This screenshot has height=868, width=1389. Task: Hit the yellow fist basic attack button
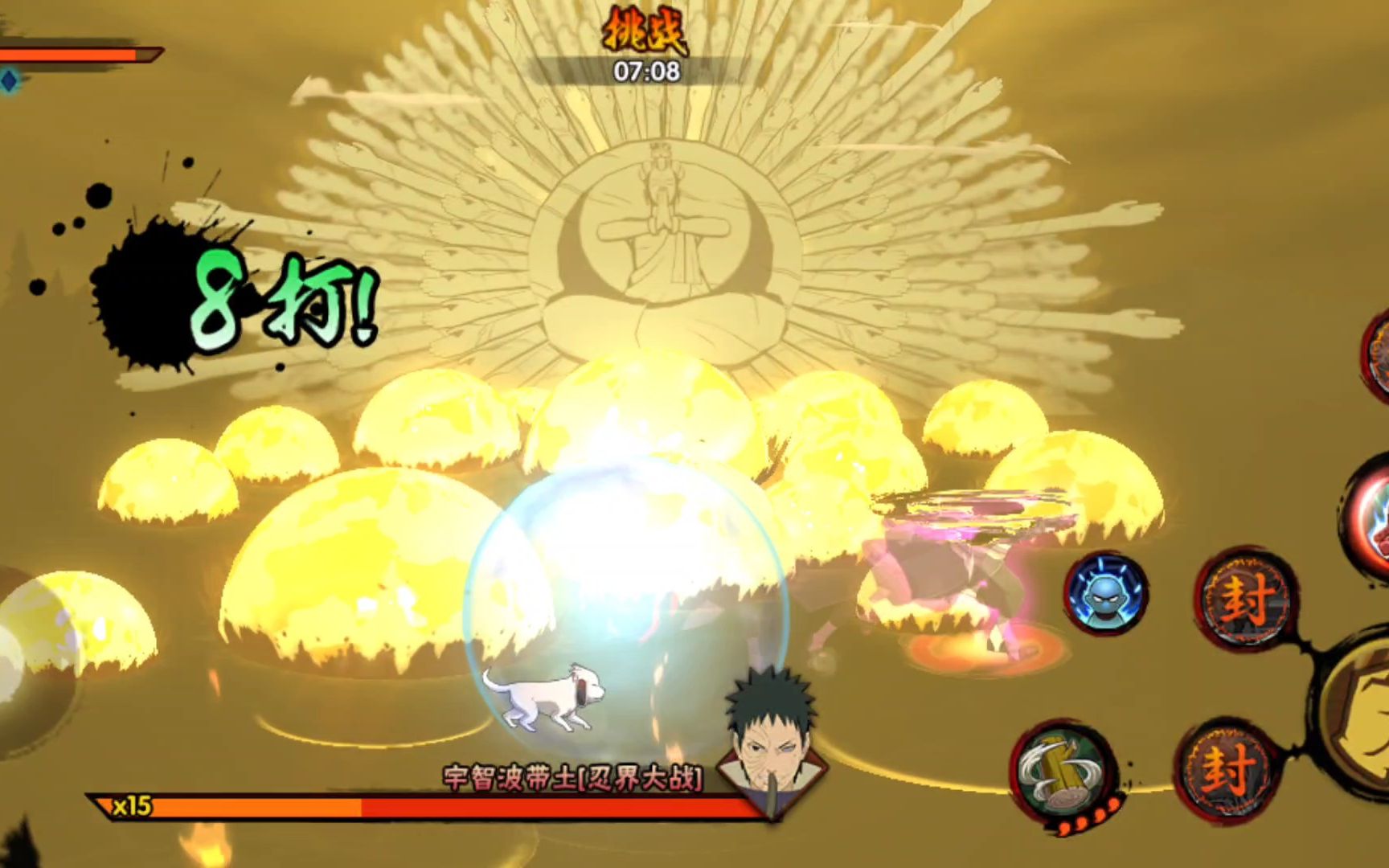pyautogui.click(x=1362, y=707)
